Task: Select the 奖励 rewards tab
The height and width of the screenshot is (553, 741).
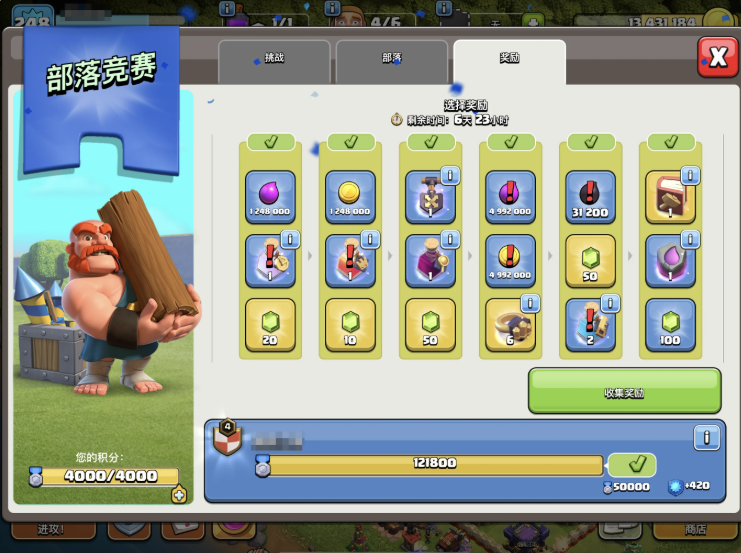Action: [x=509, y=60]
